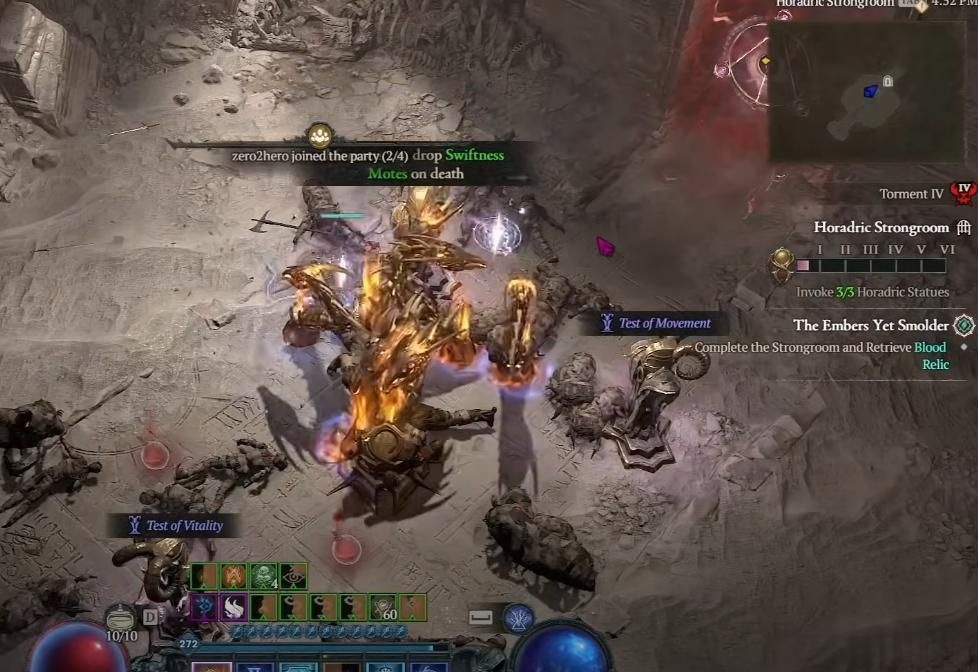Inspect the white swirl purple-framed buff
The width and height of the screenshot is (978, 672).
[233, 607]
